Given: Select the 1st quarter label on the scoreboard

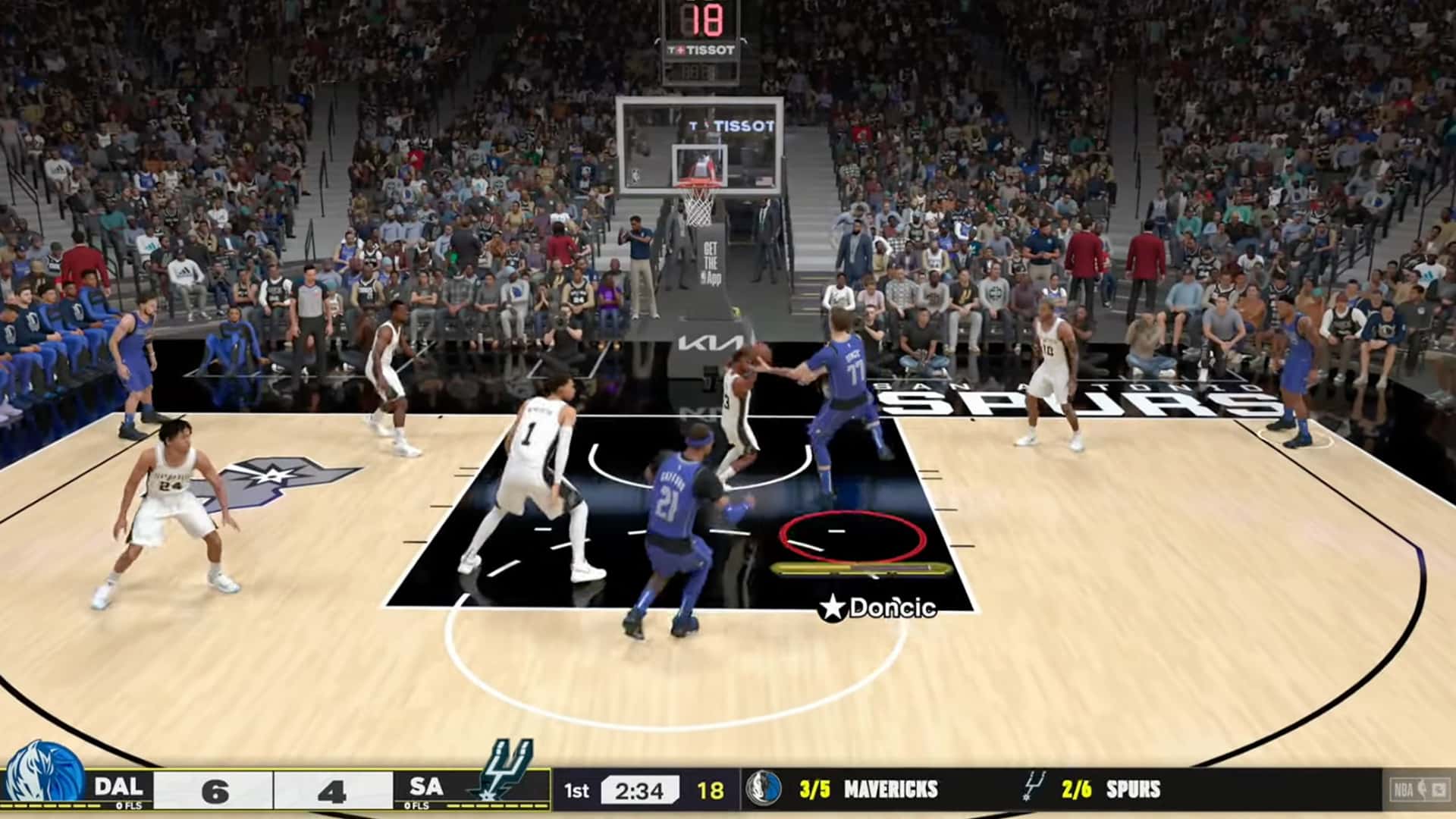Looking at the screenshot, I should [579, 789].
